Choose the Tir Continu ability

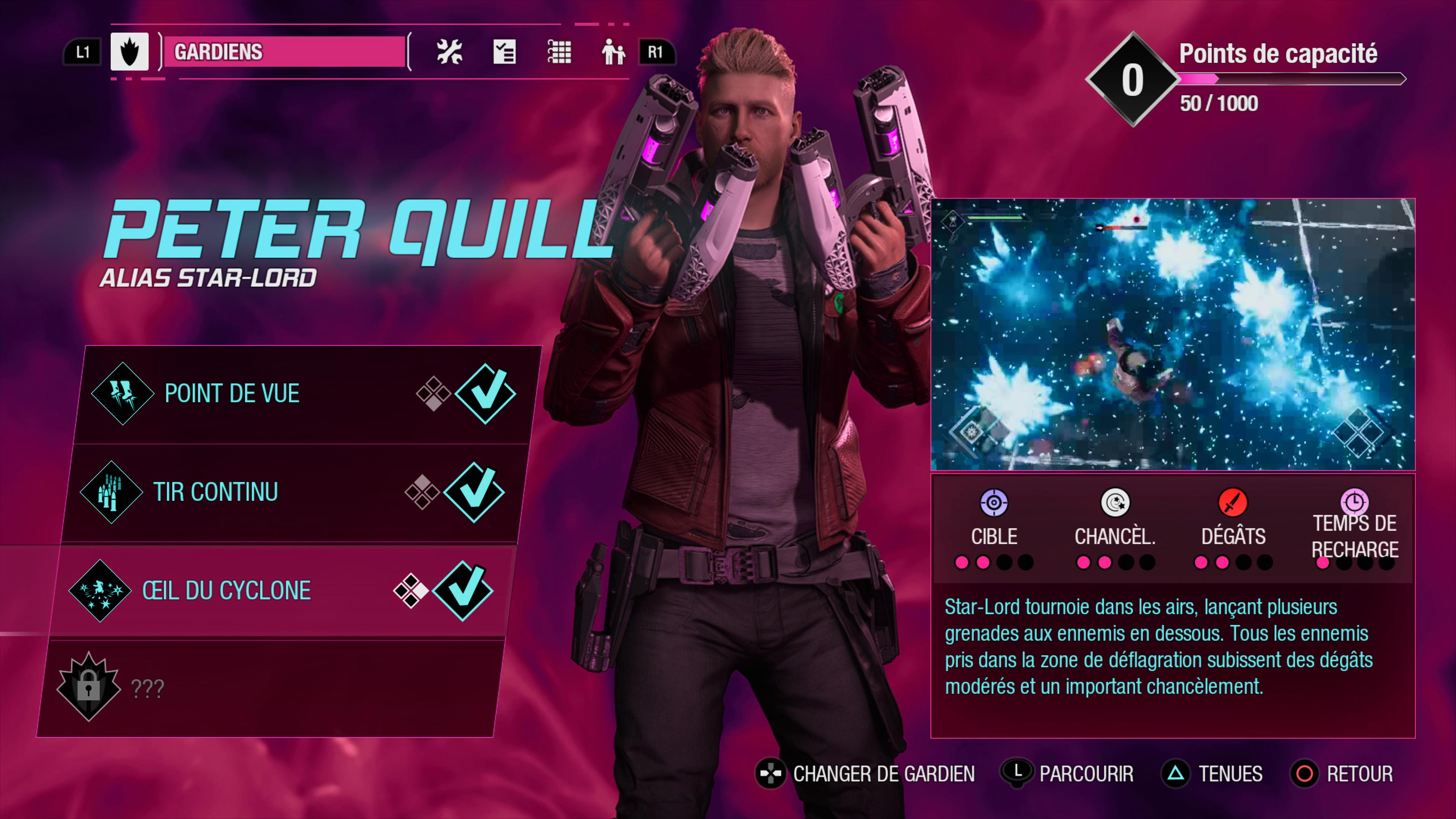pyautogui.click(x=294, y=492)
